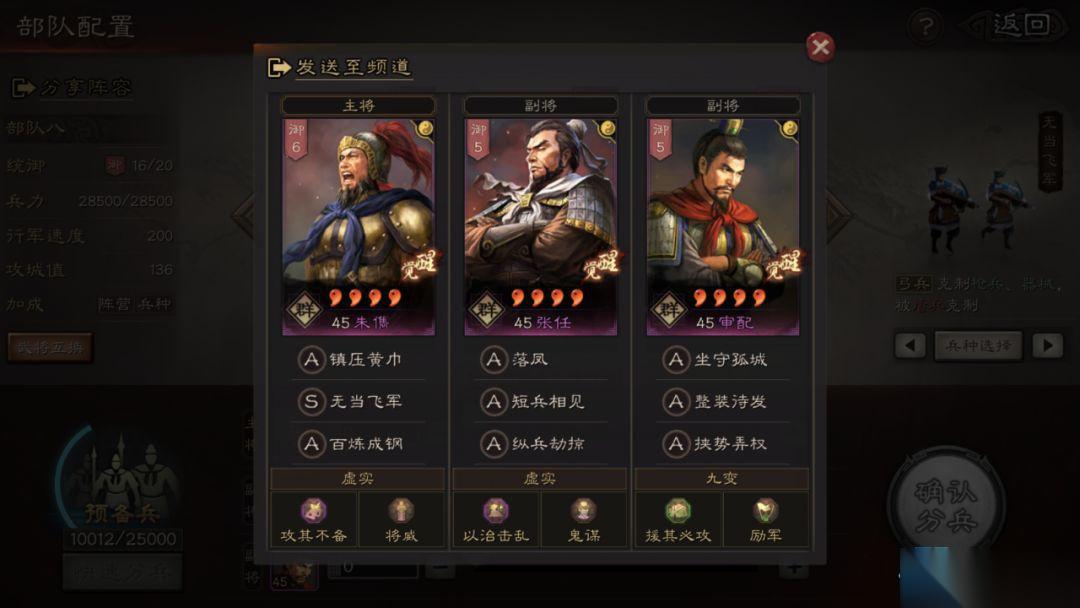This screenshot has width=1080, height=608.
Task: Open the help question mark
Action: pyautogui.click(x=926, y=26)
